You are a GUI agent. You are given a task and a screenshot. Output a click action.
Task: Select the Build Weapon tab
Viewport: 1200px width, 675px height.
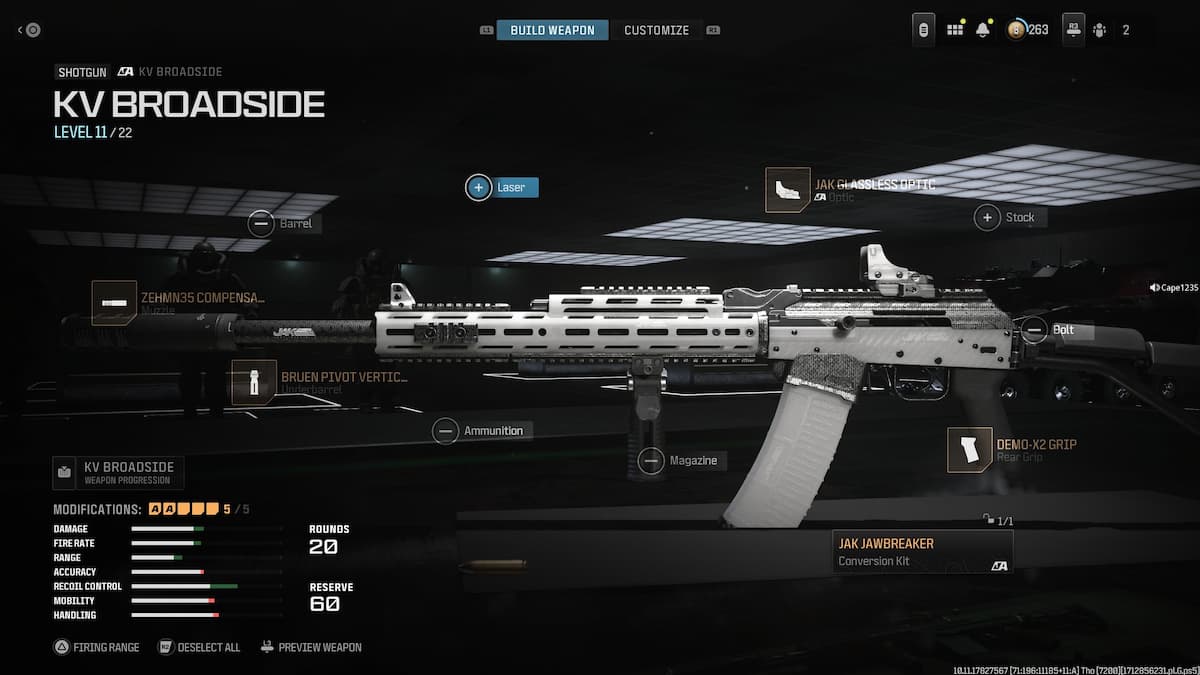552,30
